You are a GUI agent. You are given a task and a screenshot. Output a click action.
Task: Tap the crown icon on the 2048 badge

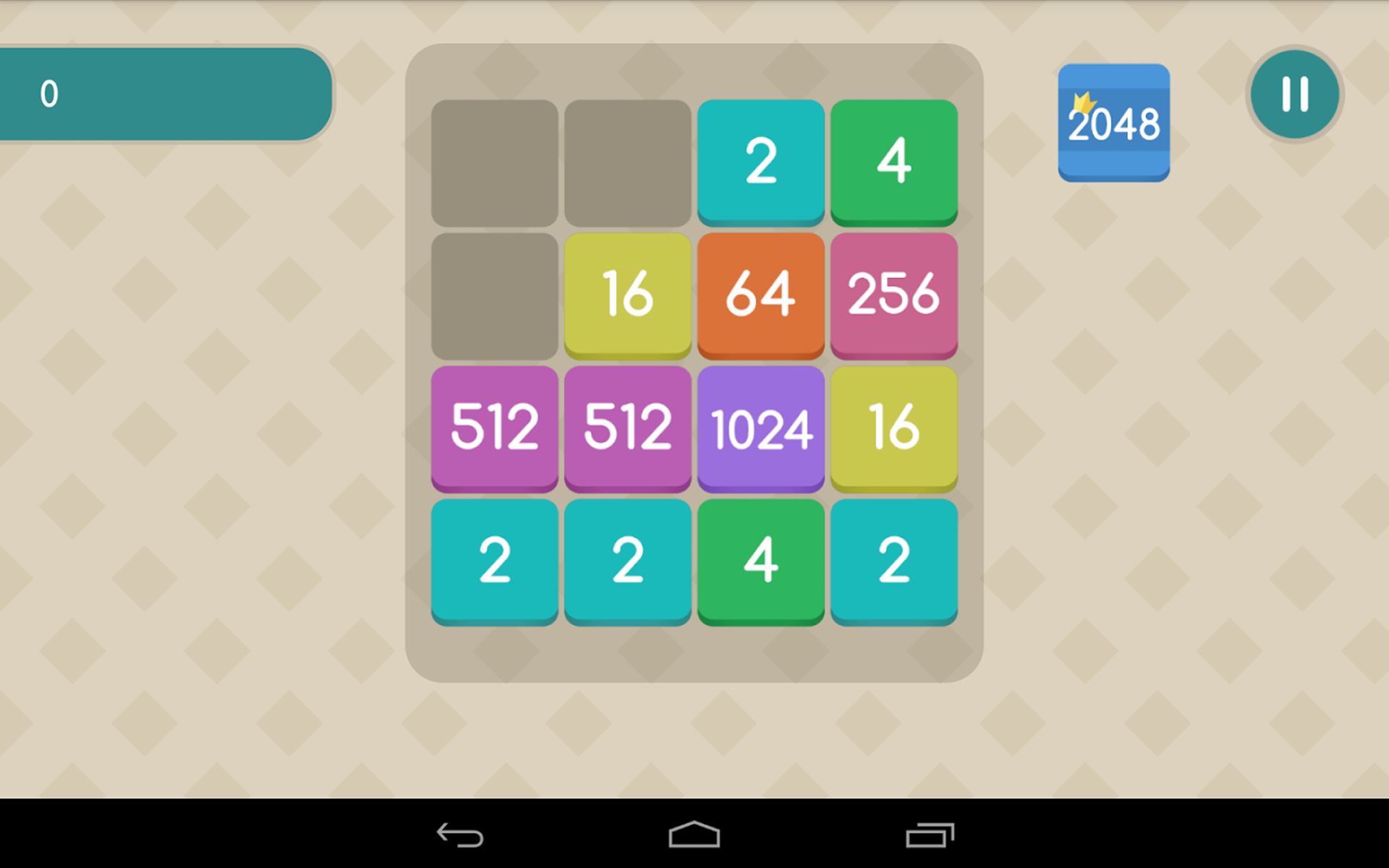pos(1082,101)
